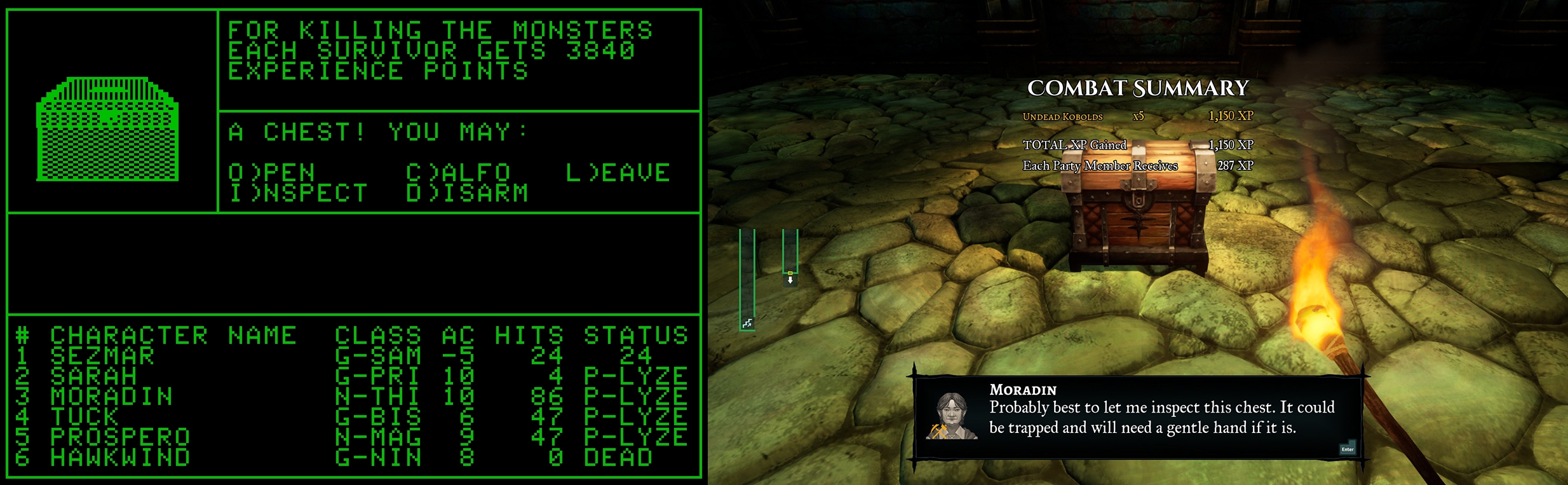1568x485 pixels.
Task: Choose the O)PEN chest option
Action: coord(271,173)
